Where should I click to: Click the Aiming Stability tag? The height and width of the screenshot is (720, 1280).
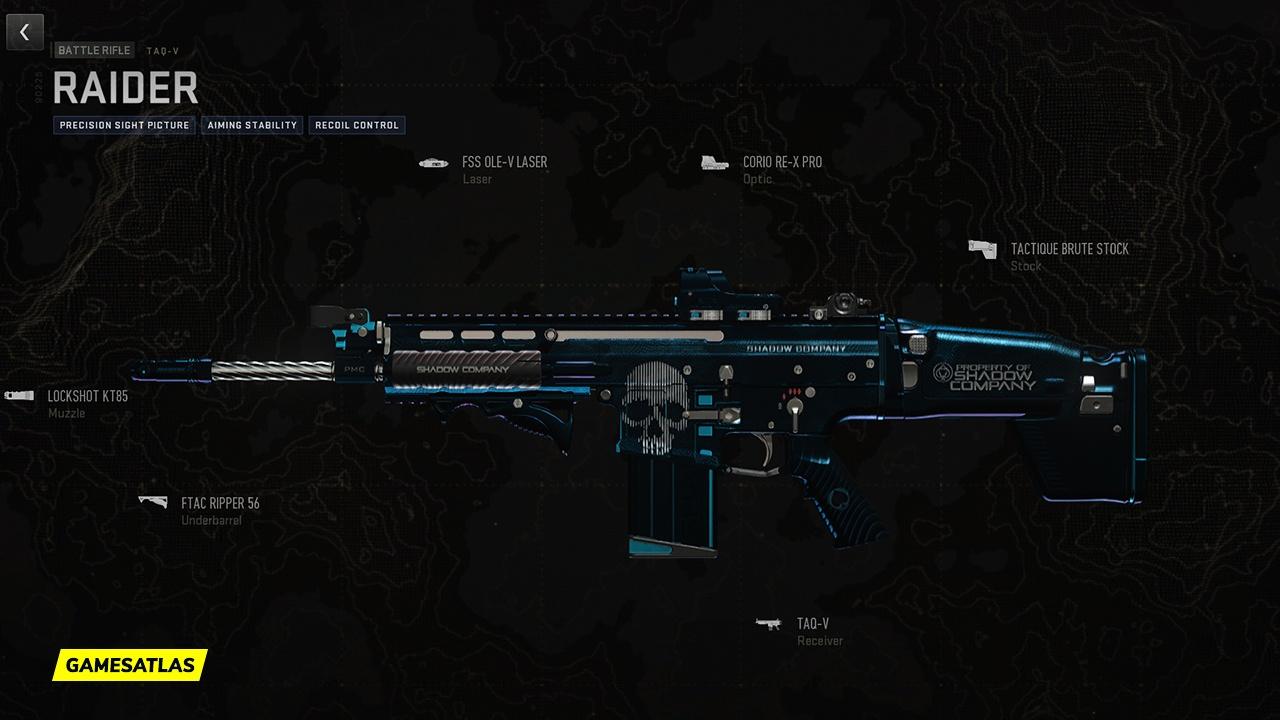251,125
